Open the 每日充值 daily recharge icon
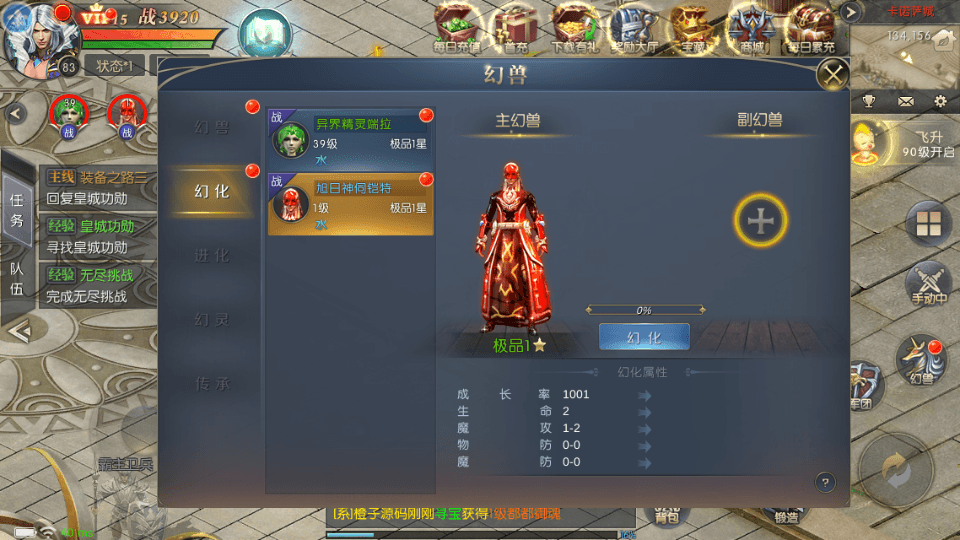The image size is (960, 540). [457, 27]
